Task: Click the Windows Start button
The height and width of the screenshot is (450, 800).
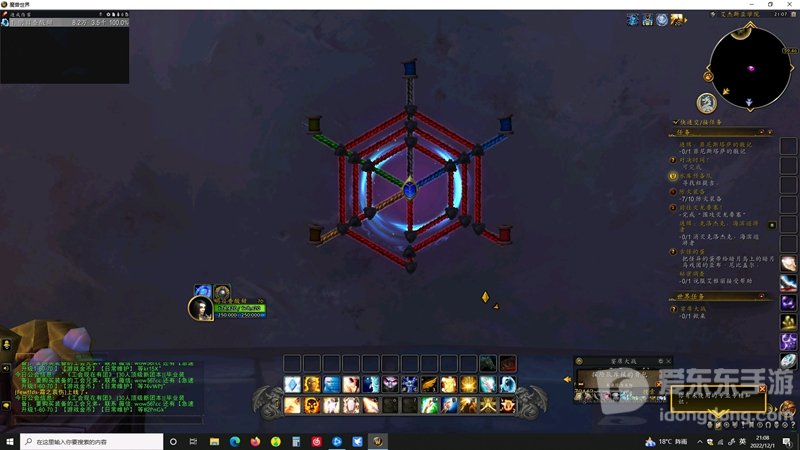Action: point(11,441)
